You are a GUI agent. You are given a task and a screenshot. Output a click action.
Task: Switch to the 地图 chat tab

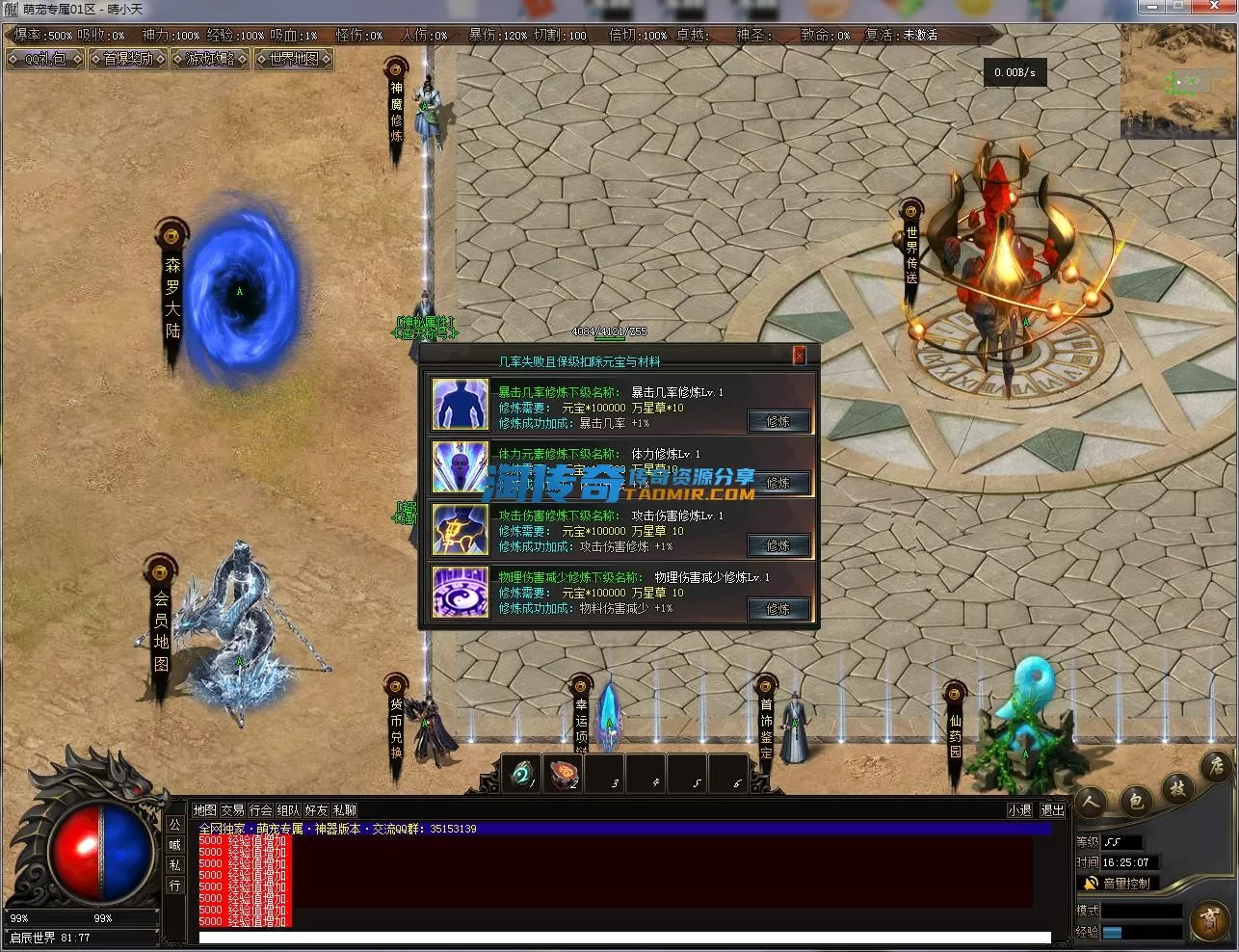(204, 810)
